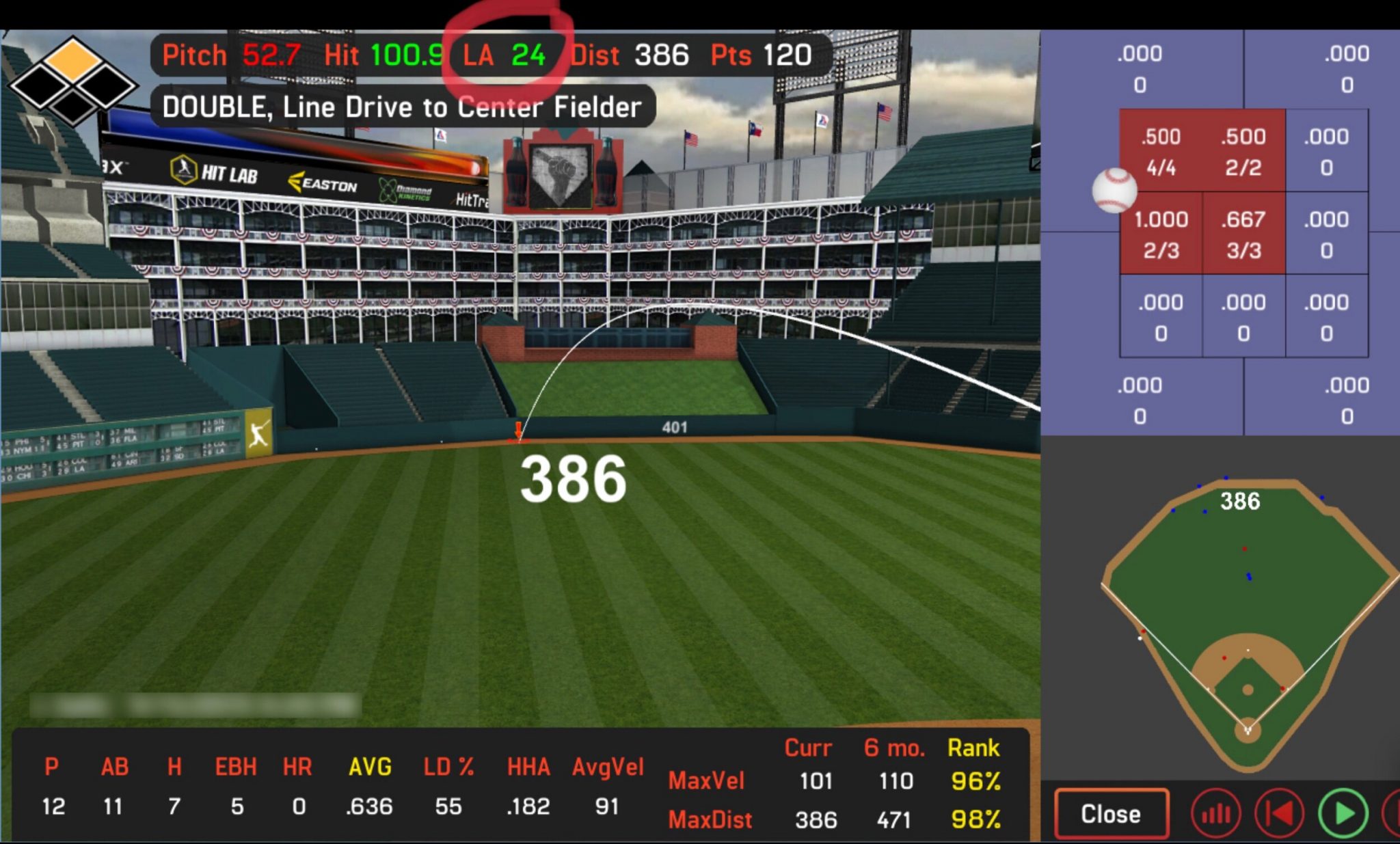Image resolution: width=1400 pixels, height=844 pixels.
Task: Click the .667 3/3 heat map cell
Action: click(1244, 232)
